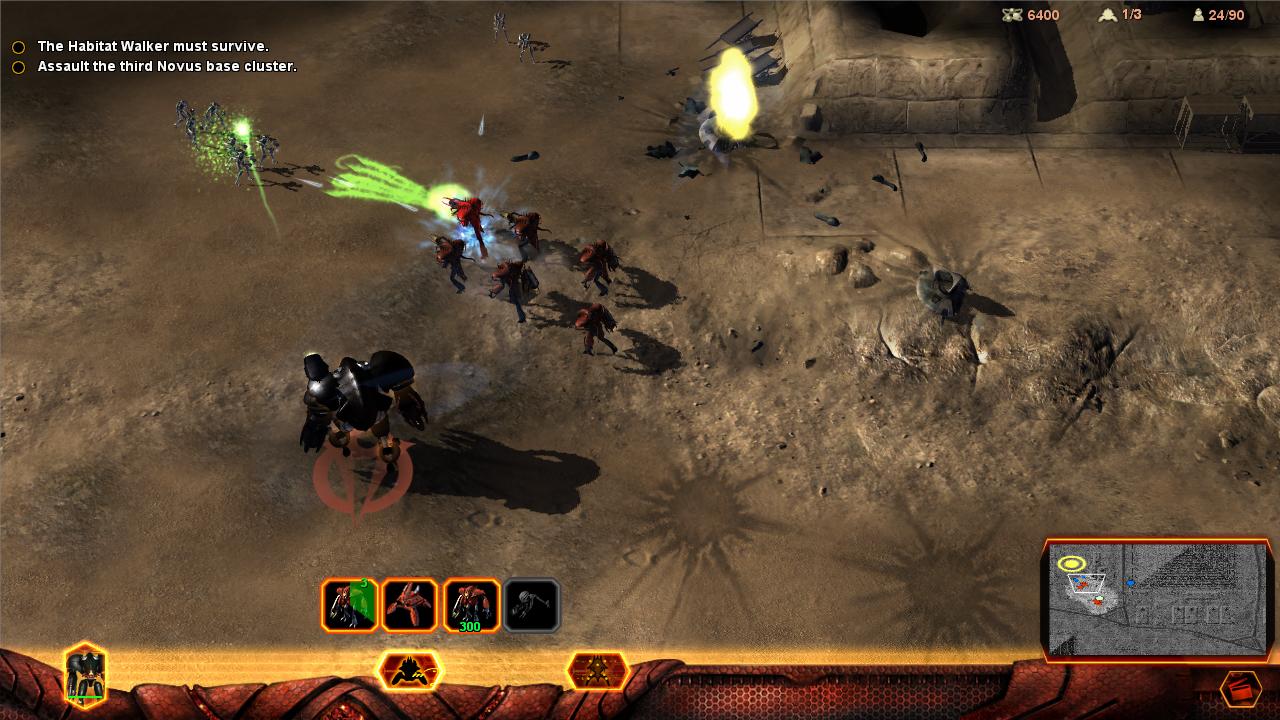Choose the infantry build icon with green timer
This screenshot has width=1280, height=720.
pos(349,605)
